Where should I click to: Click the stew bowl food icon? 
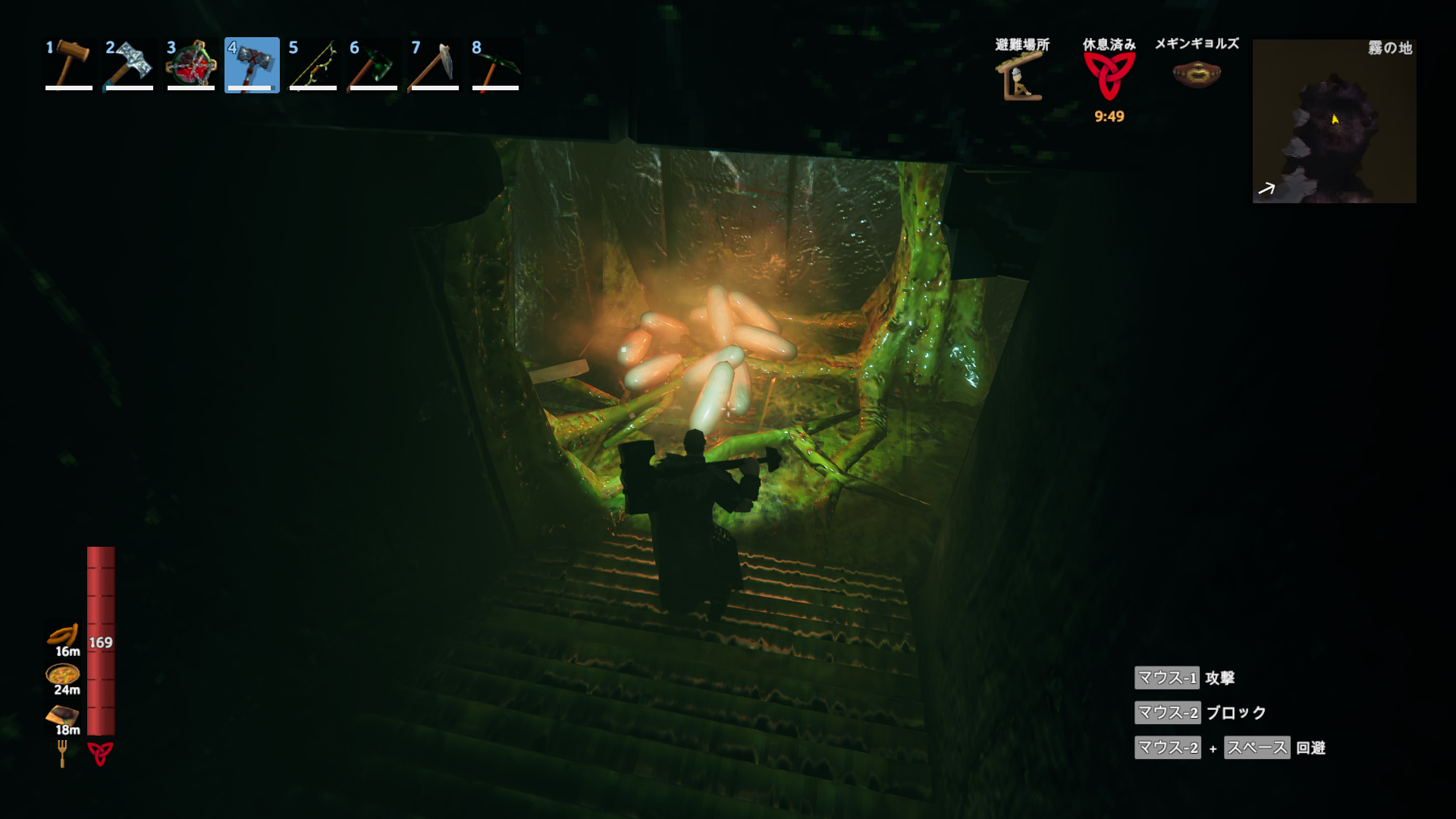[x=63, y=674]
